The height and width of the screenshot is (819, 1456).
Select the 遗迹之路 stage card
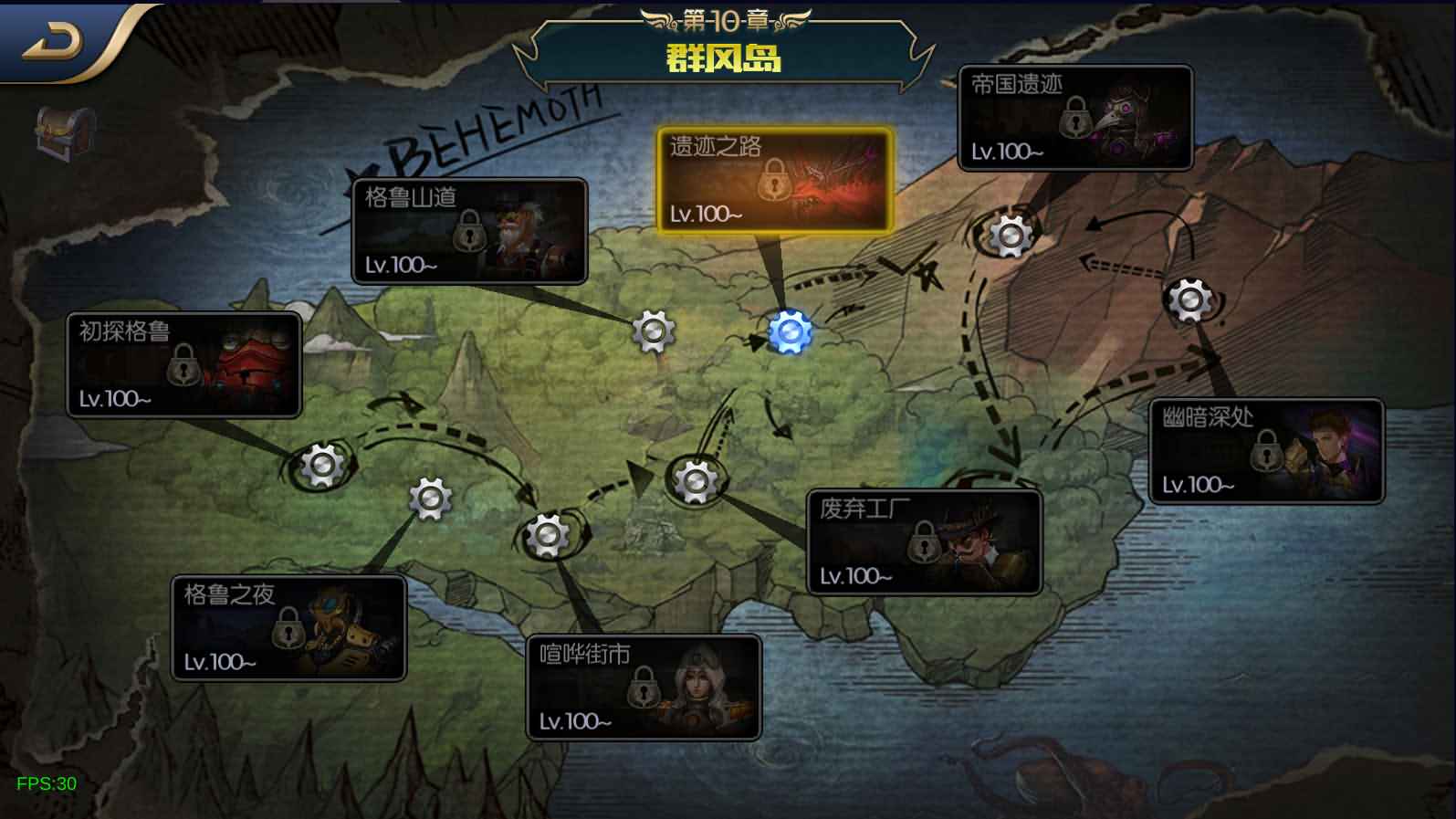[x=774, y=180]
